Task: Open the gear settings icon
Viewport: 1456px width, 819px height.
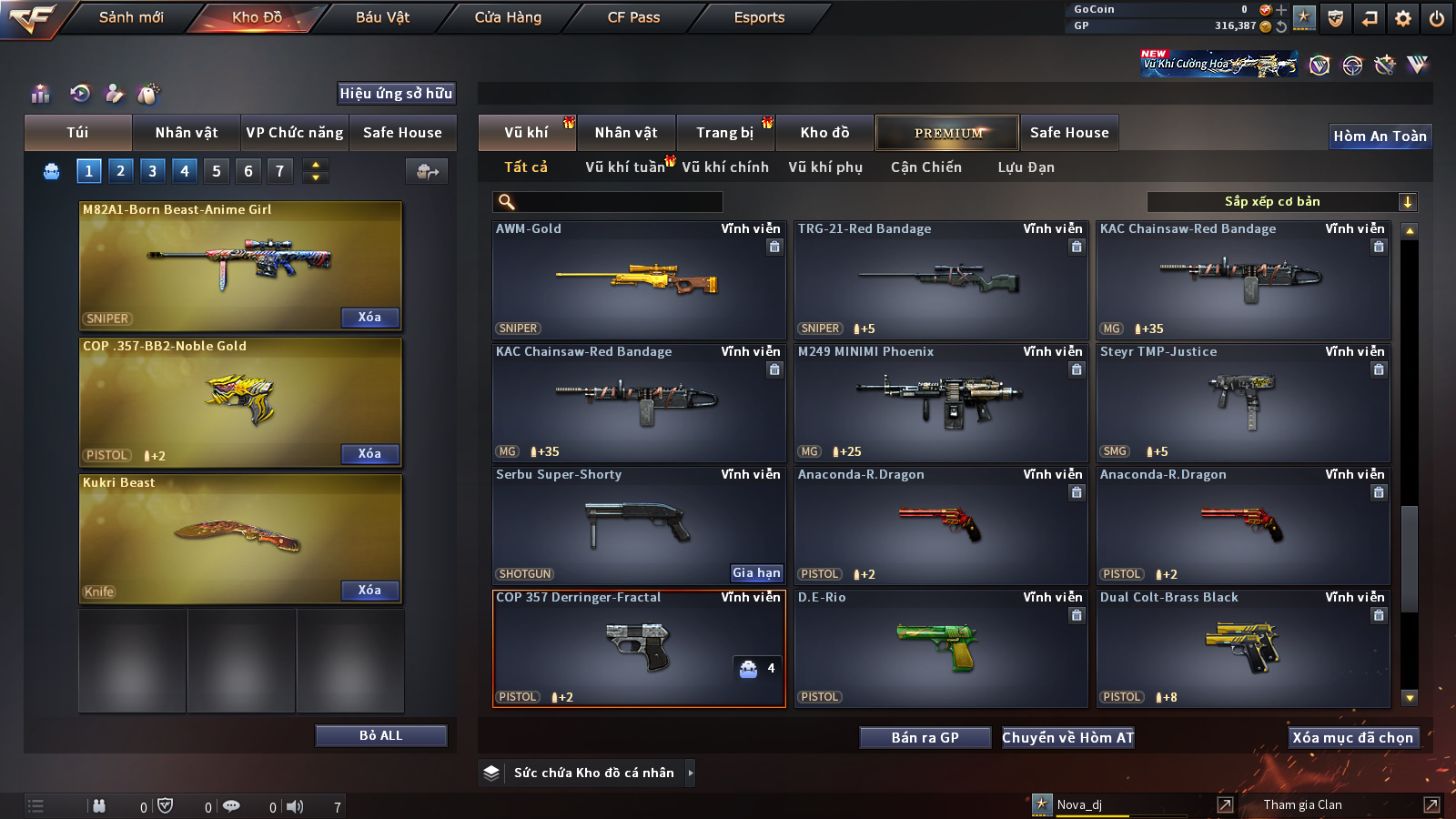Action: tap(1403, 18)
